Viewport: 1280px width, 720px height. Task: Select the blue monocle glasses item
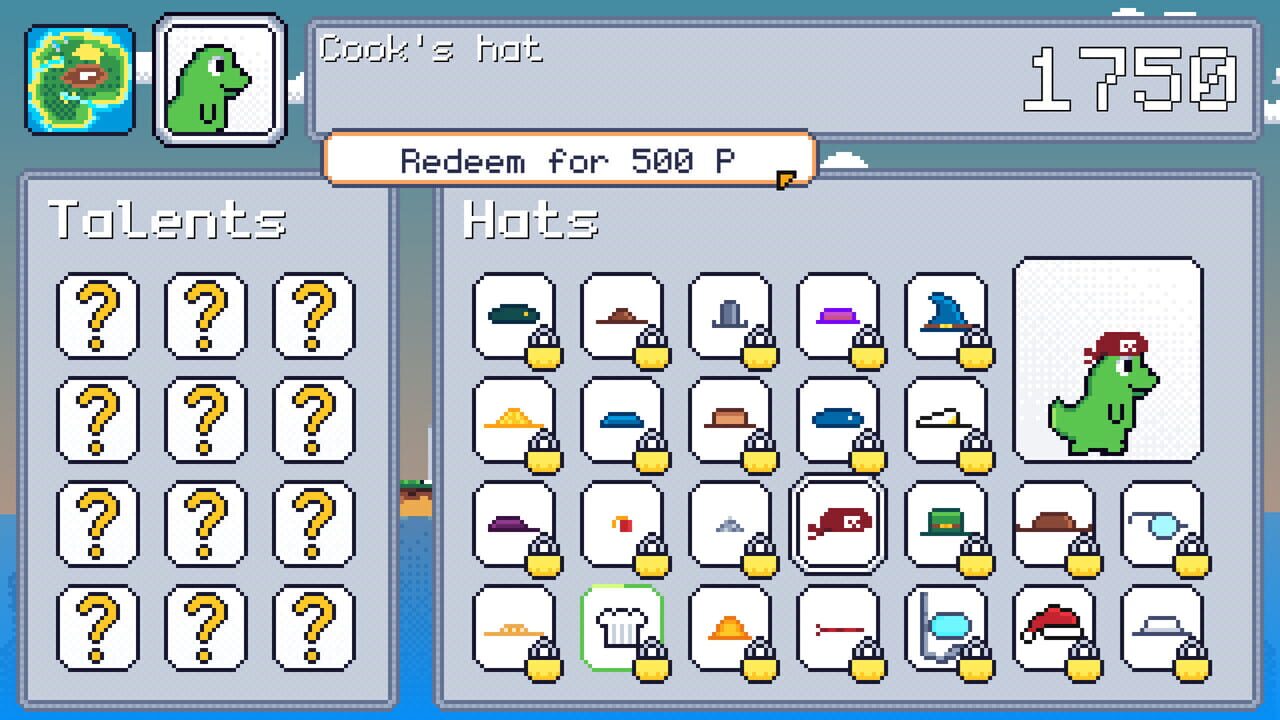pyautogui.click(x=1161, y=523)
